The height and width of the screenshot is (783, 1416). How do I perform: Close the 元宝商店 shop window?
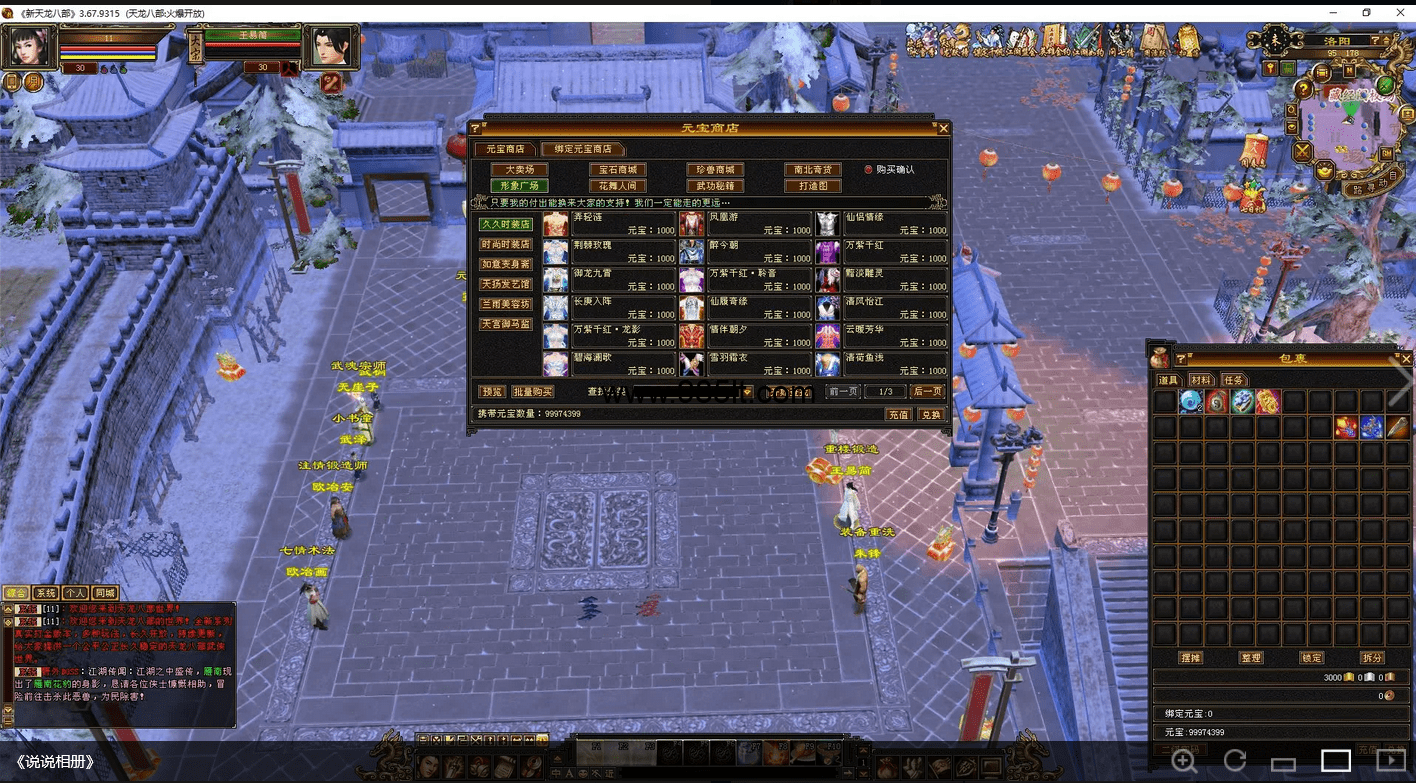pyautogui.click(x=943, y=129)
